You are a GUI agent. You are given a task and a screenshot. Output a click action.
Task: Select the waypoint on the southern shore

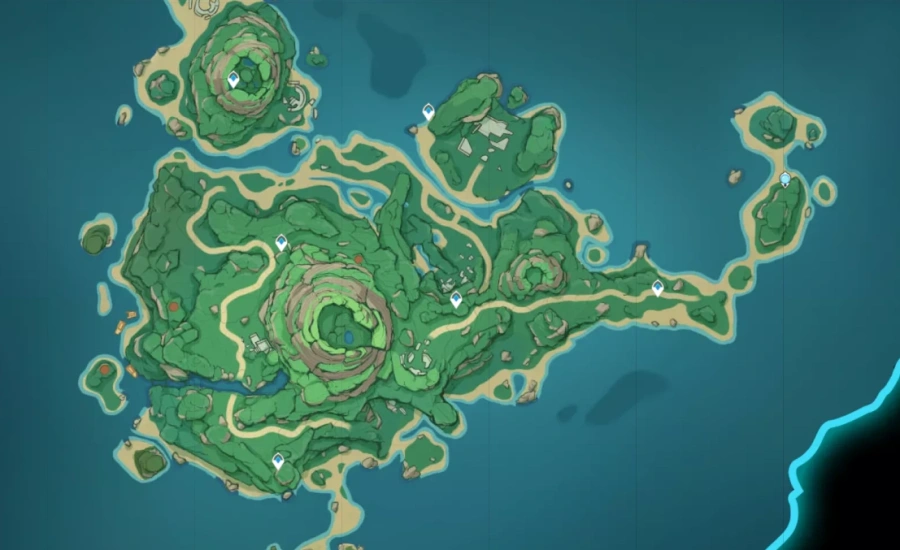pos(279,461)
